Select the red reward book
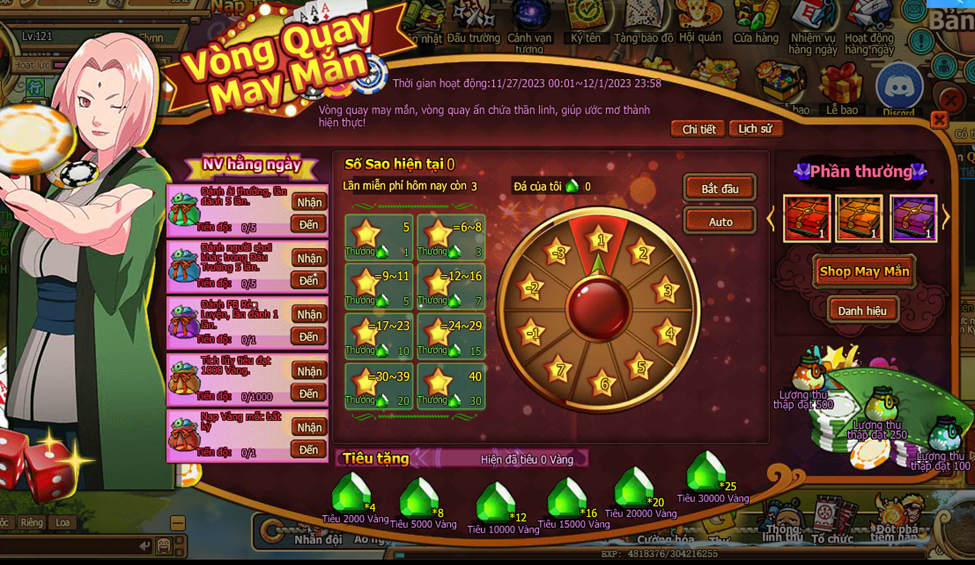This screenshot has height=565, width=975. pyautogui.click(x=806, y=218)
